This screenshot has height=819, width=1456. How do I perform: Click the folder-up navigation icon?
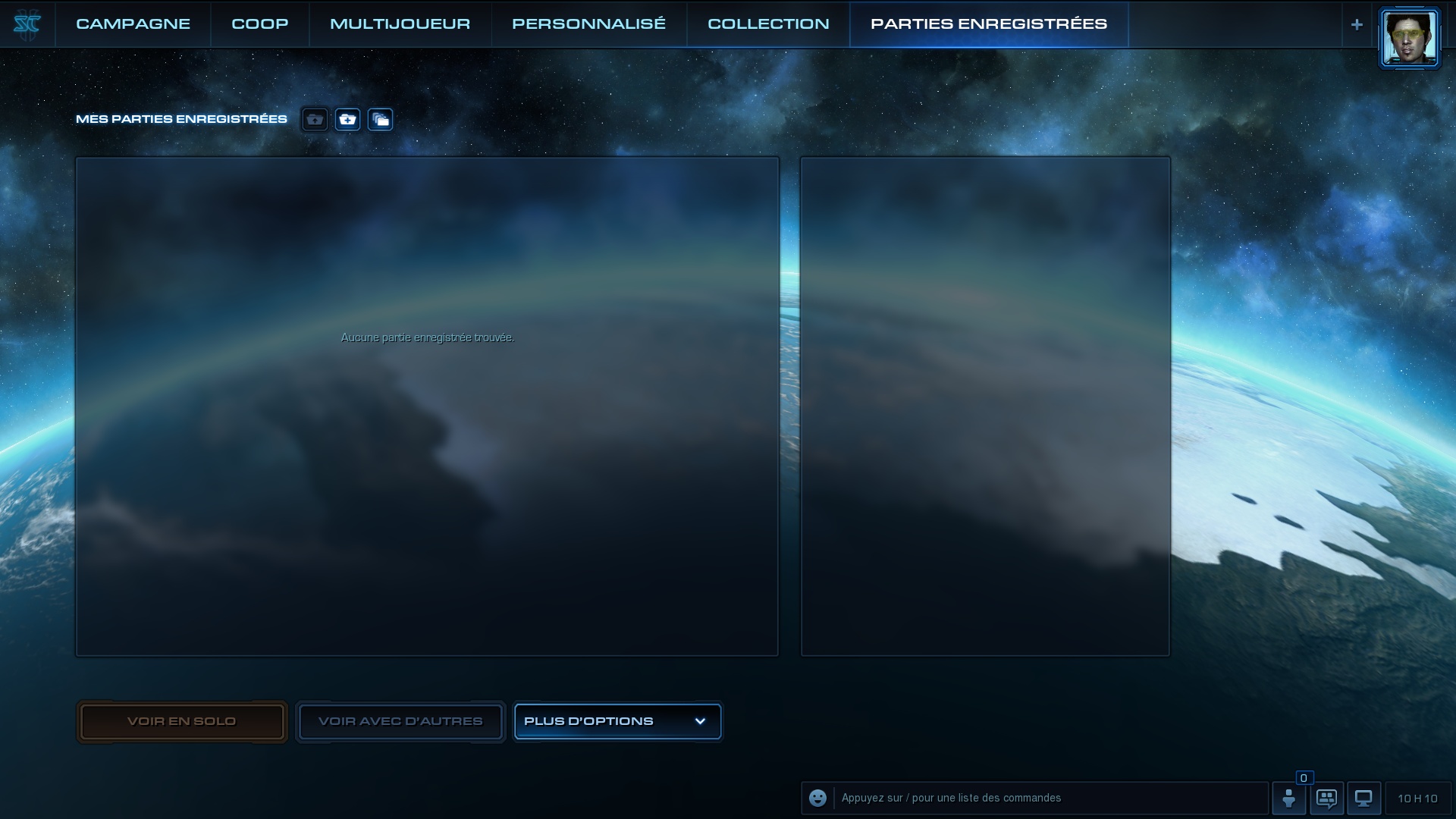click(315, 120)
